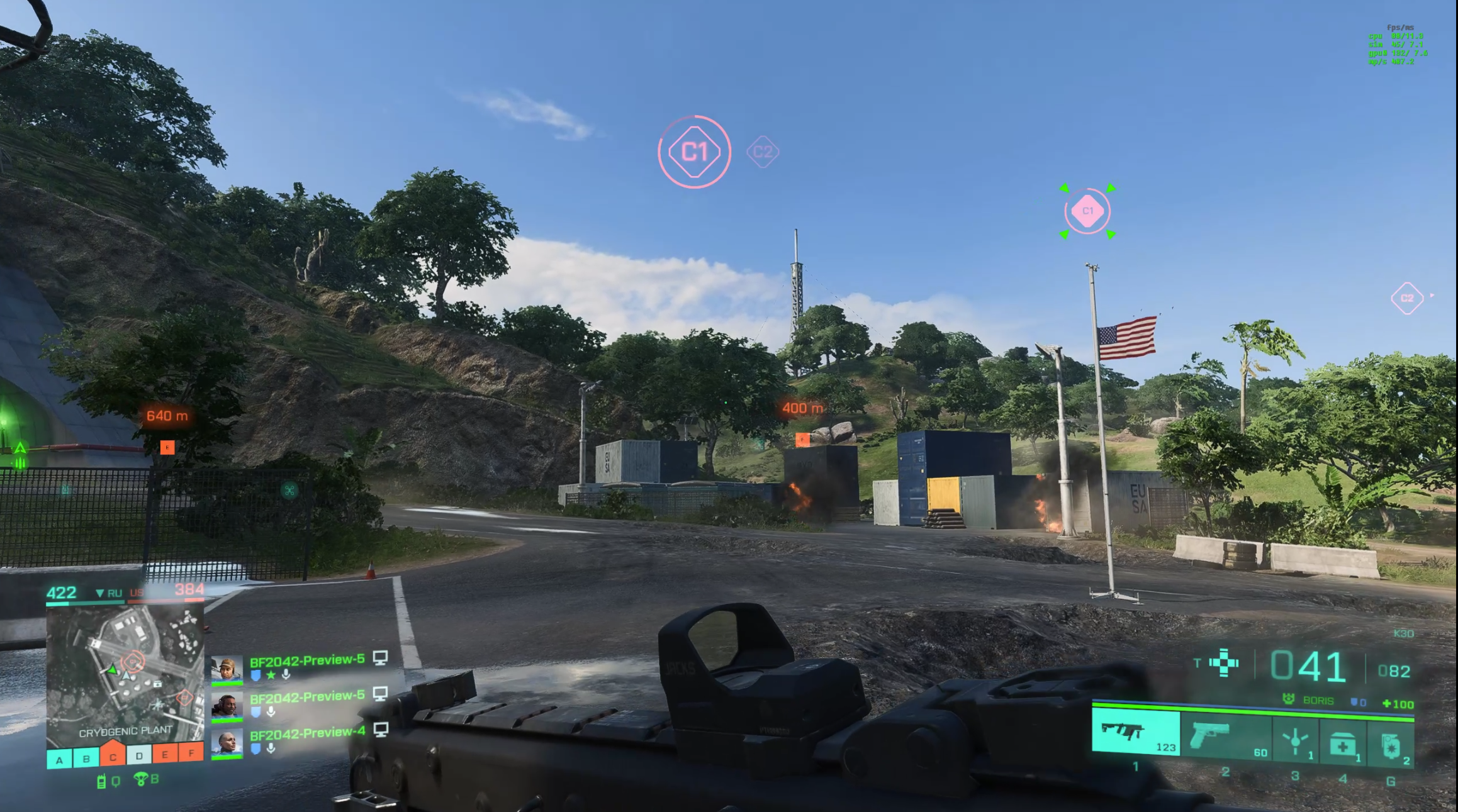Select squad member BF2042-Preview-4

point(306,733)
